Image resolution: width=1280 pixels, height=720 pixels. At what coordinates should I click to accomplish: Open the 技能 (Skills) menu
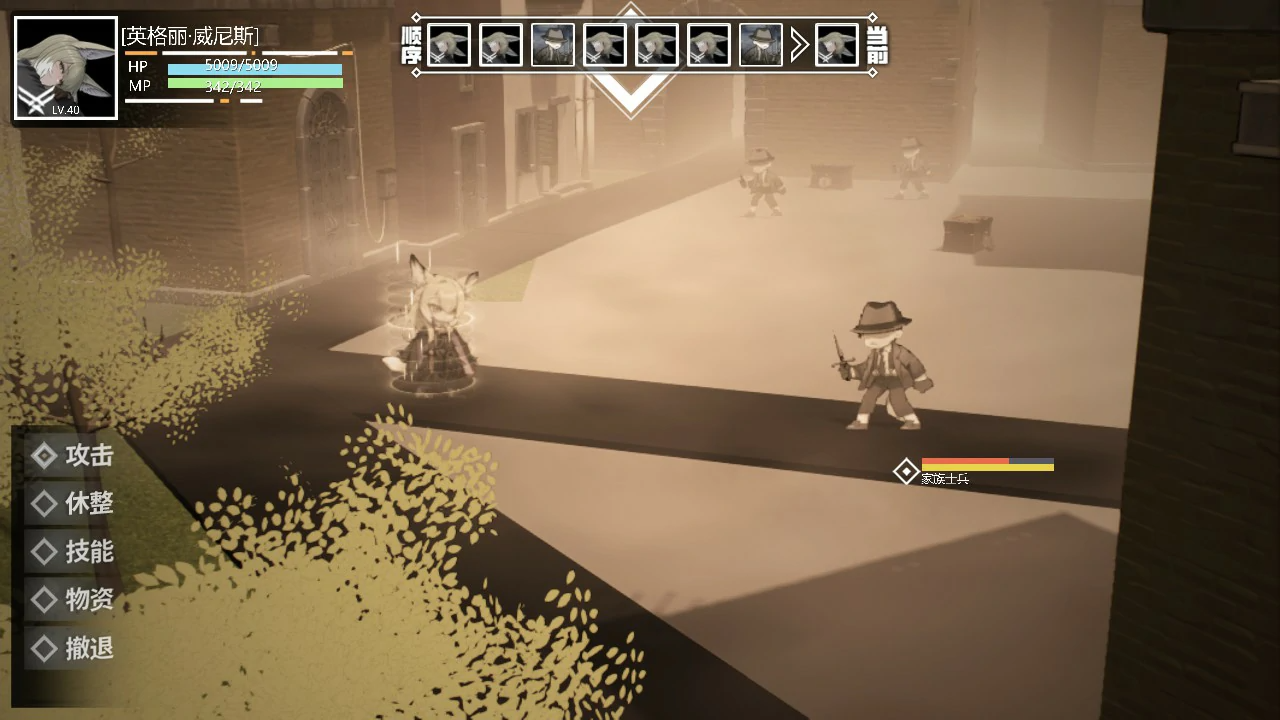point(73,552)
